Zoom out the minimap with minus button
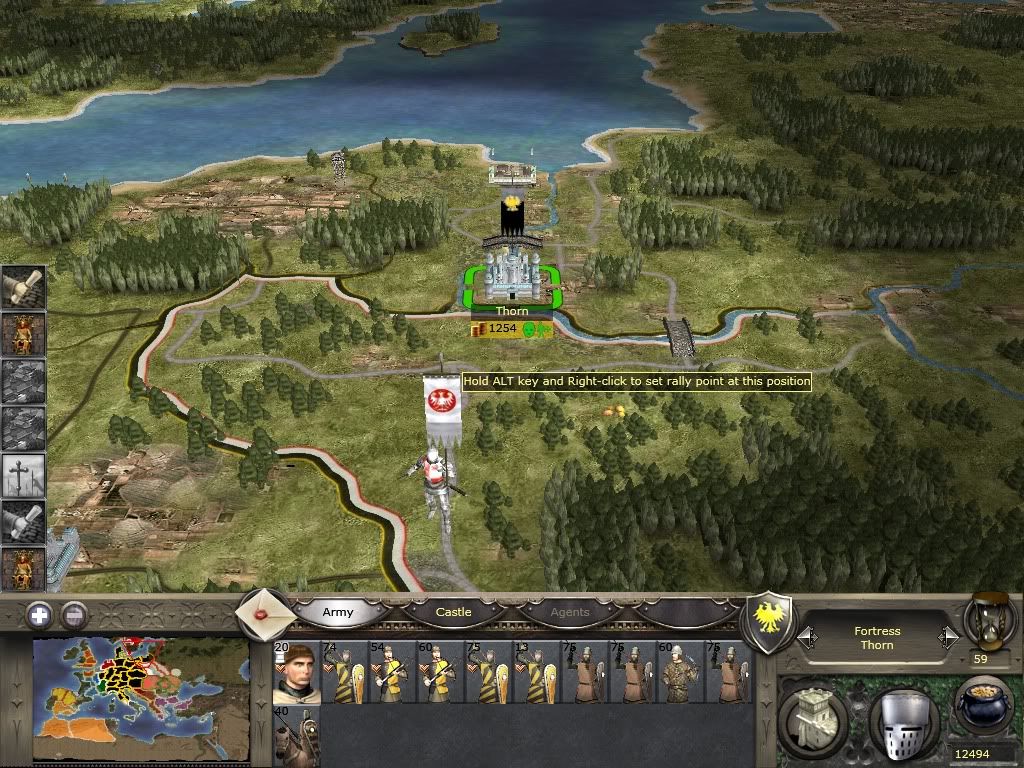 click(x=75, y=615)
